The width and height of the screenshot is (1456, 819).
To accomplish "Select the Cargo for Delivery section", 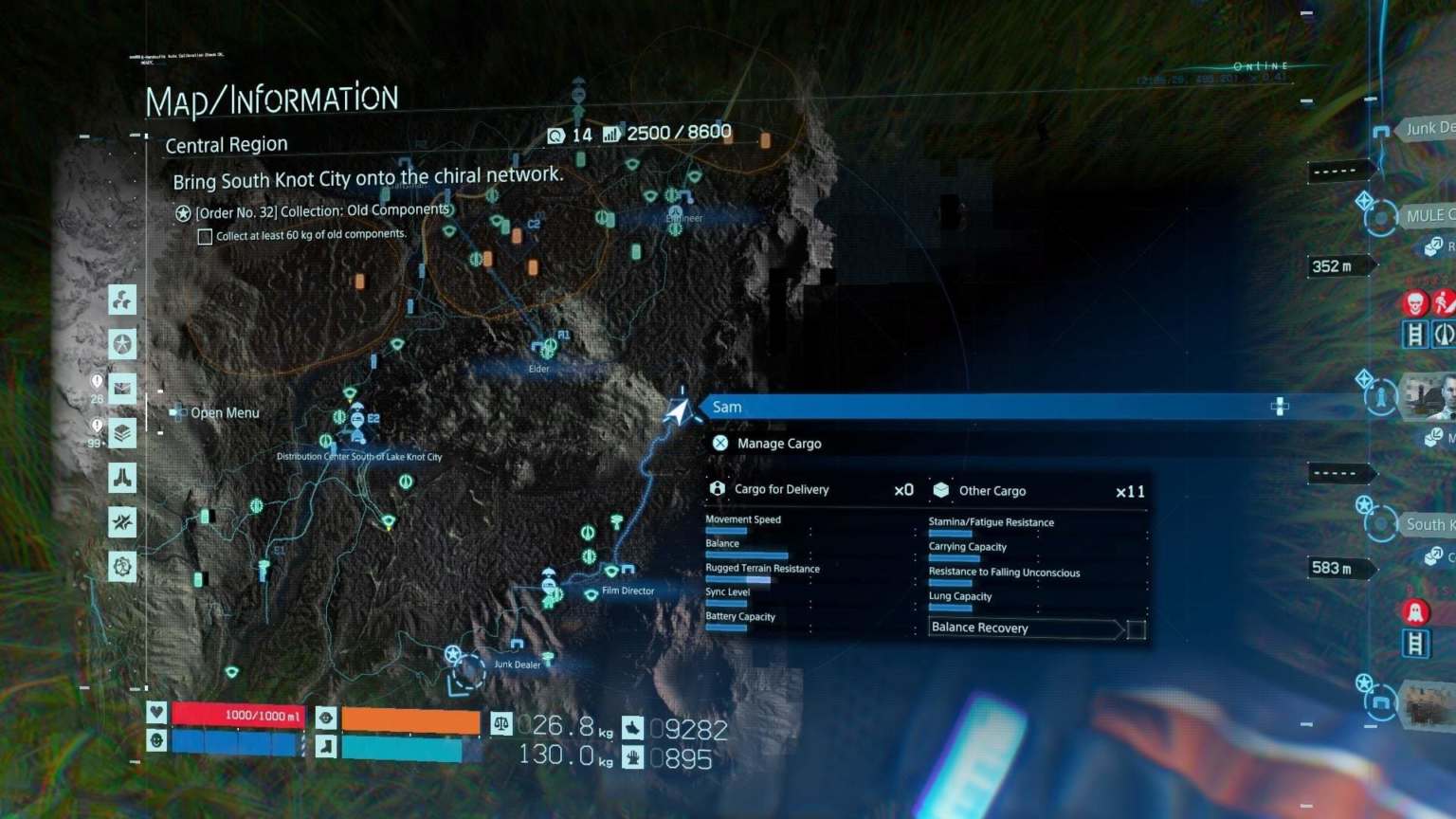I will click(780, 489).
